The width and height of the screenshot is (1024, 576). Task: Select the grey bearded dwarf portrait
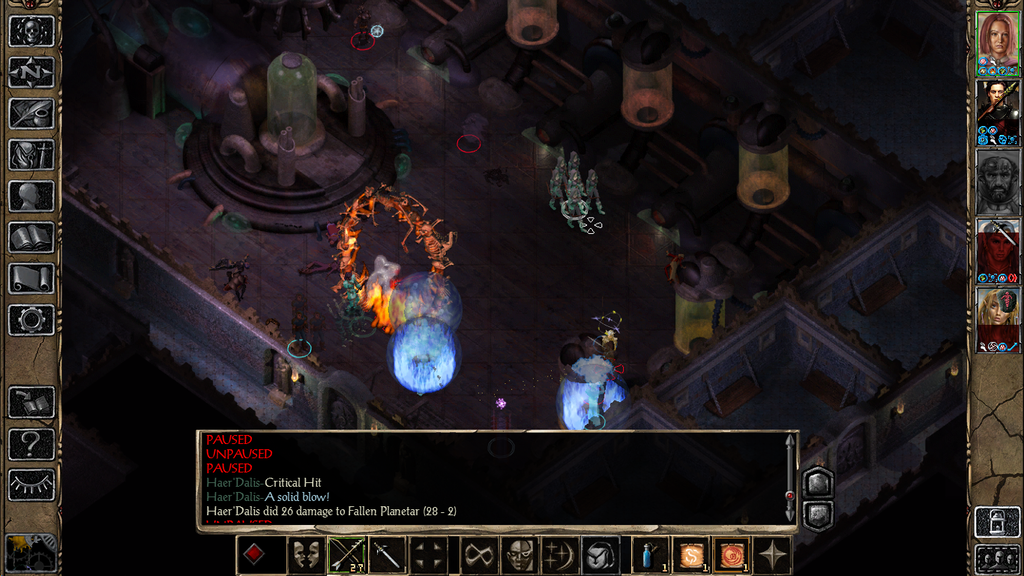pyautogui.click(x=997, y=181)
